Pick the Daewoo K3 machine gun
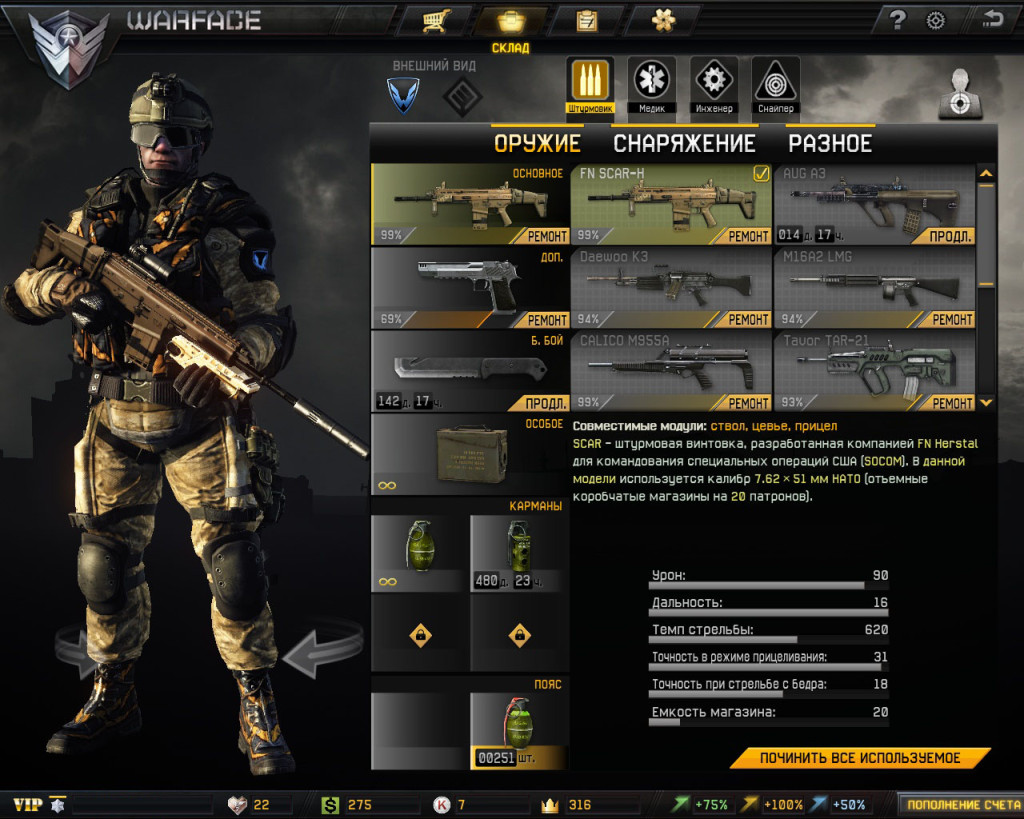1024x819 pixels. pos(670,287)
